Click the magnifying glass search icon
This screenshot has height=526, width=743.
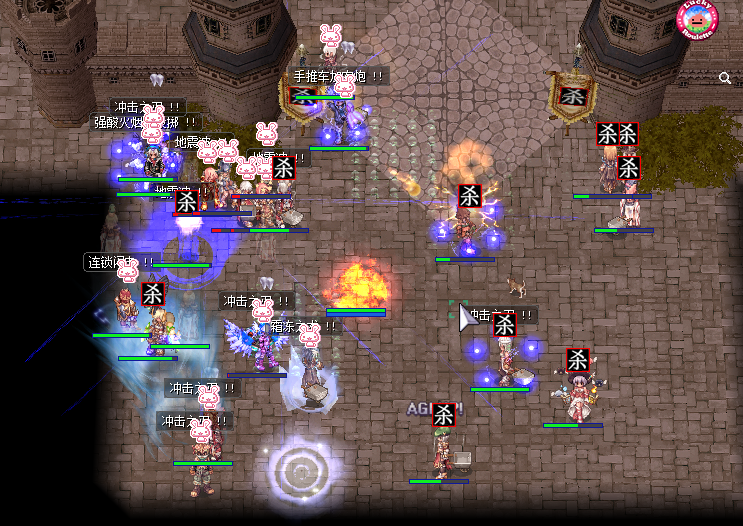point(725,78)
